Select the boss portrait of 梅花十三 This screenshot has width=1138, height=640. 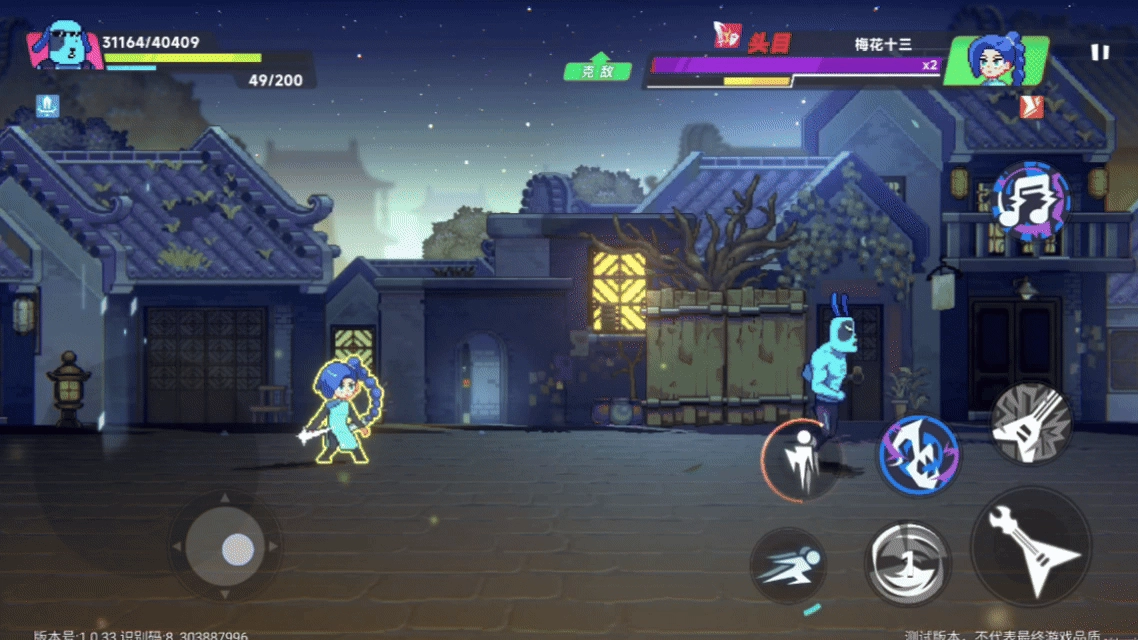click(x=996, y=61)
